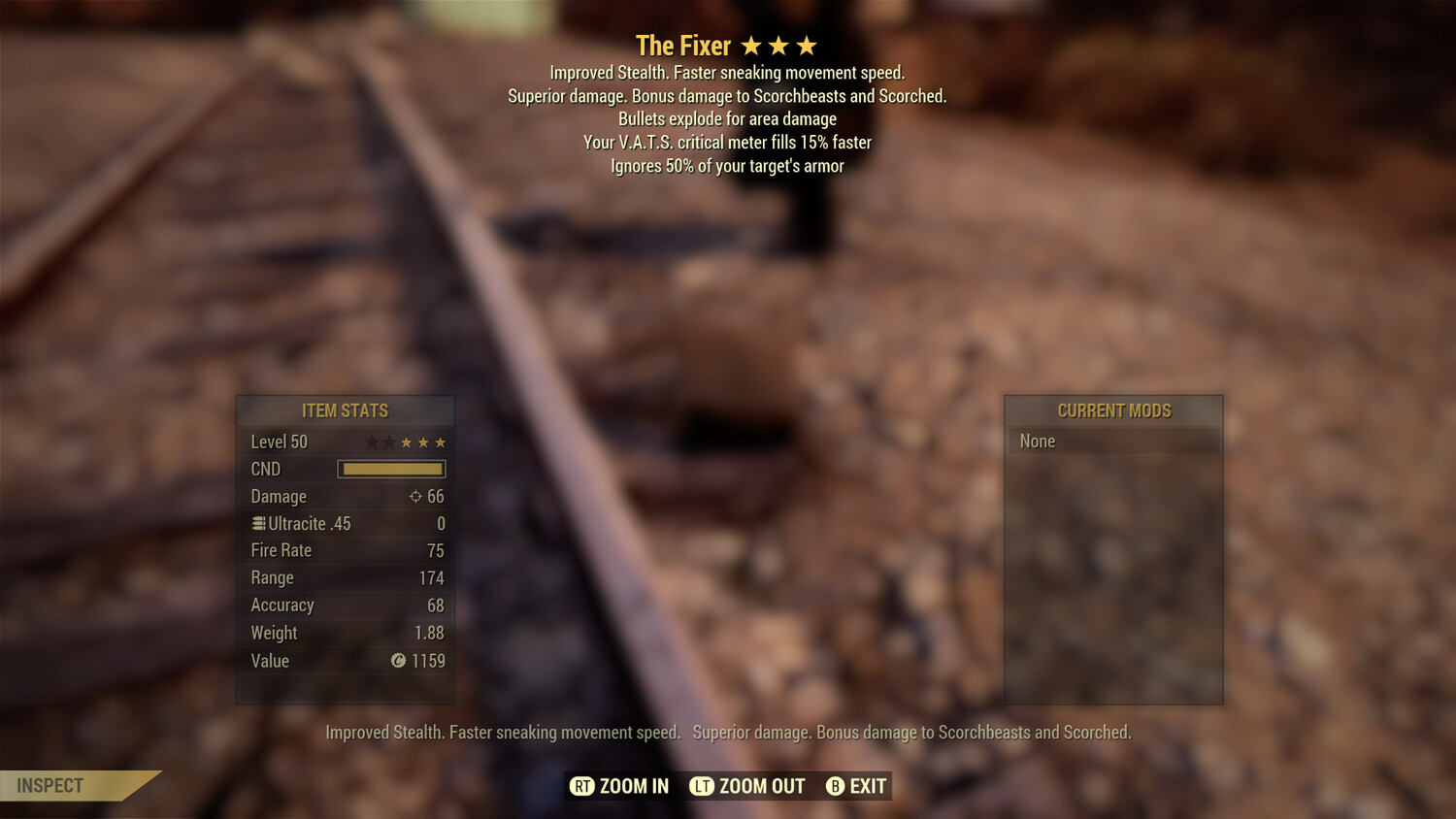Expand the None entry under Current Mods
Screen dimensions: 1456x819
1113,441
